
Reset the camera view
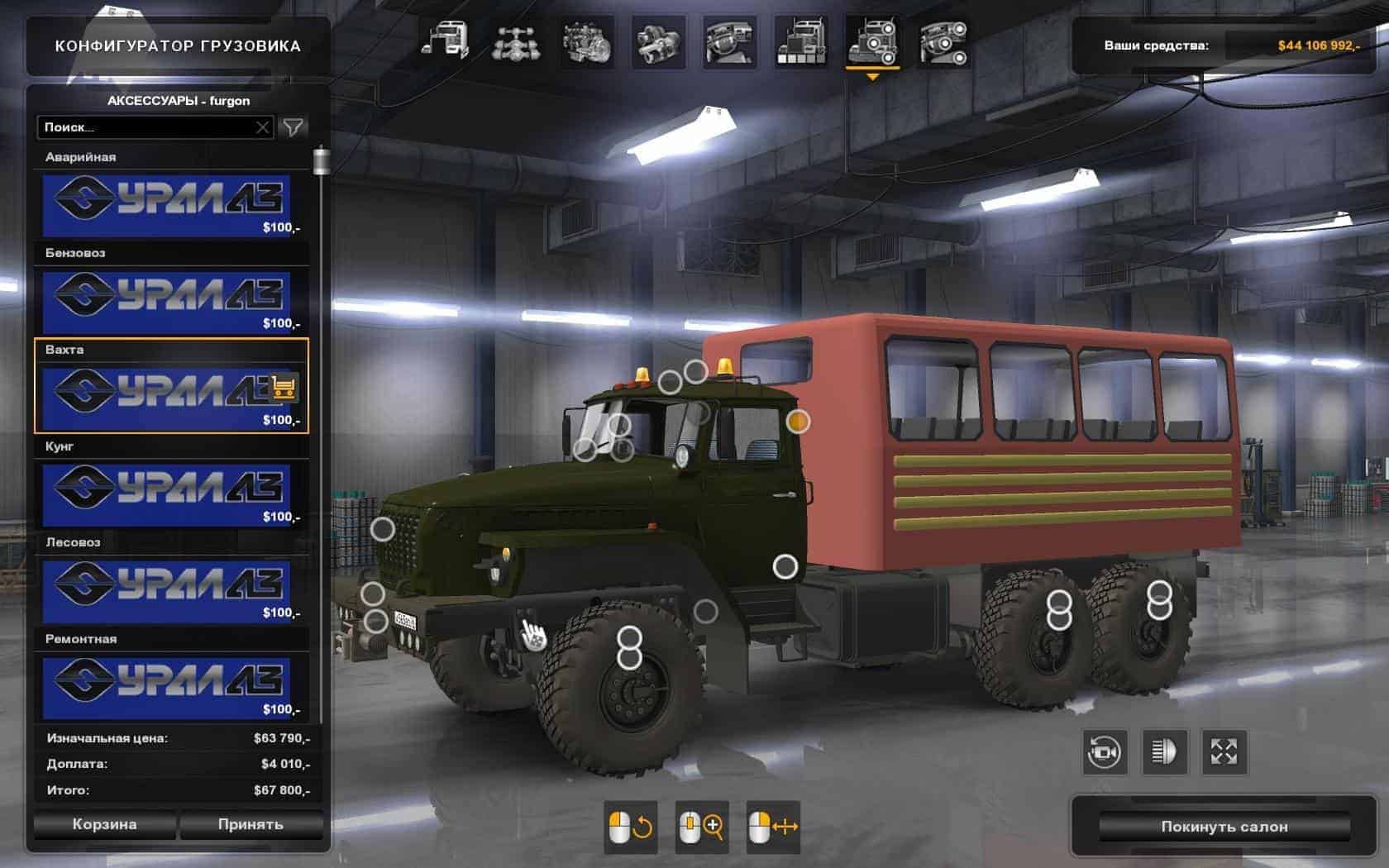click(1105, 752)
